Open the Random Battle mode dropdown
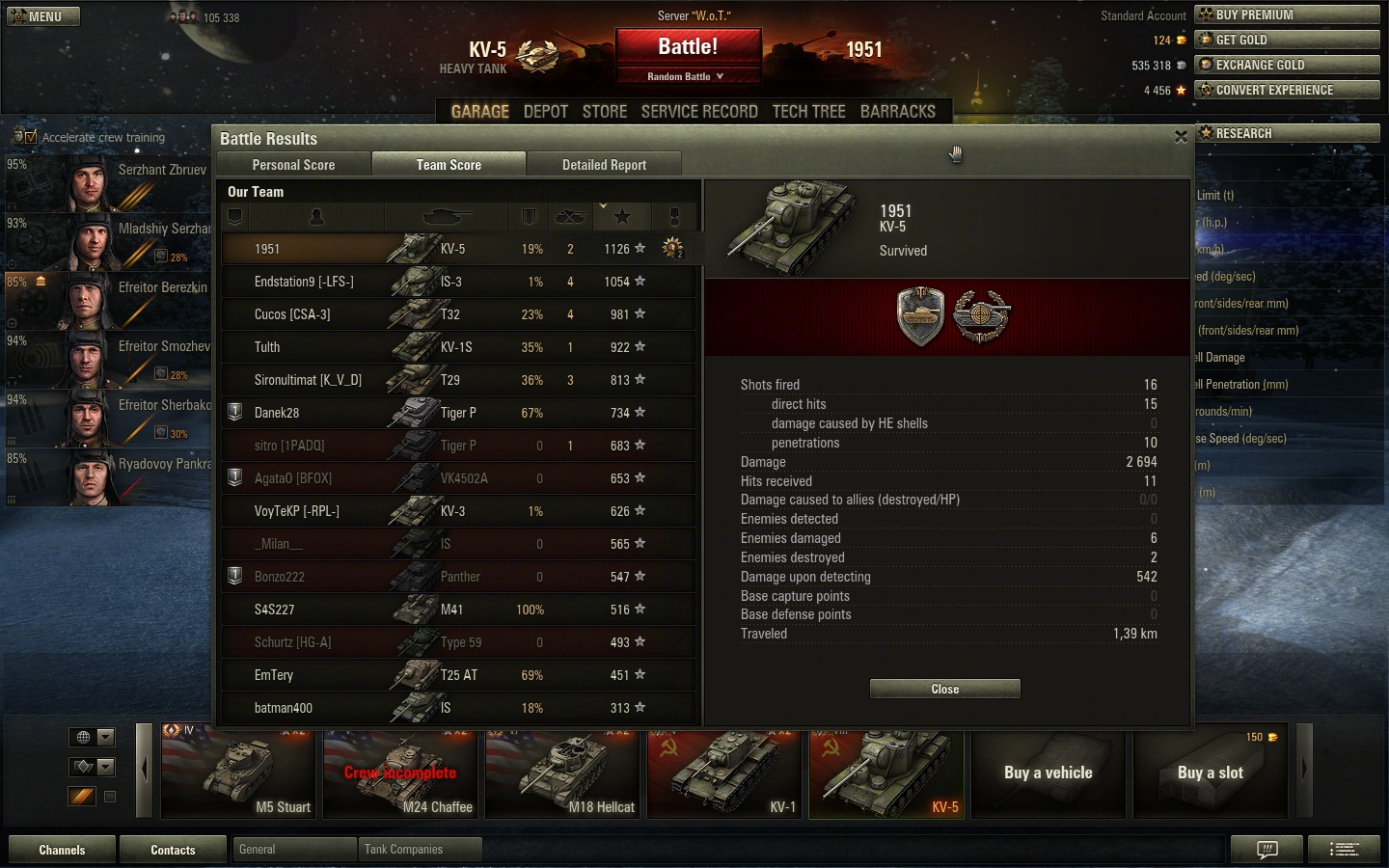1389x868 pixels. point(688,76)
